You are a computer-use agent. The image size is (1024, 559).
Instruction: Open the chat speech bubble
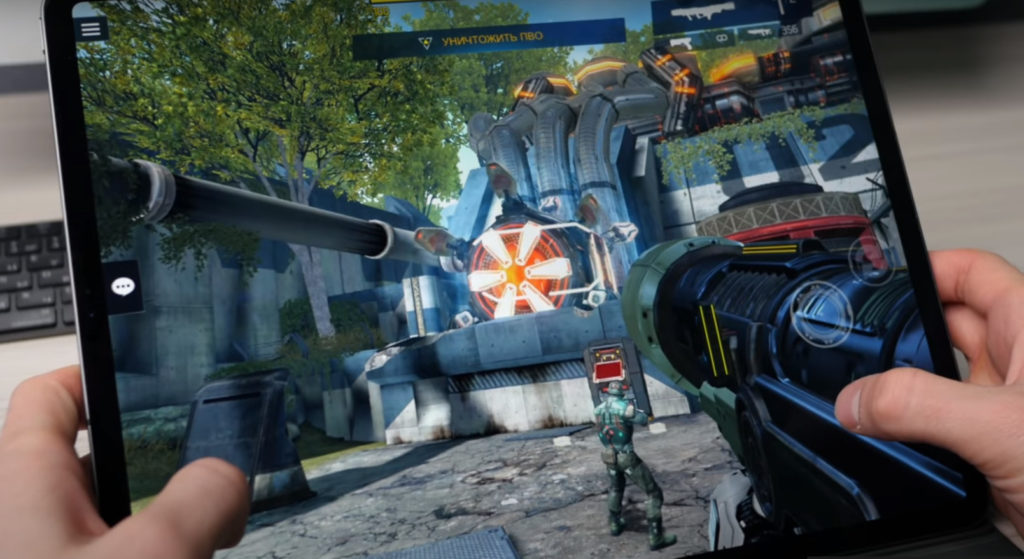tap(124, 287)
